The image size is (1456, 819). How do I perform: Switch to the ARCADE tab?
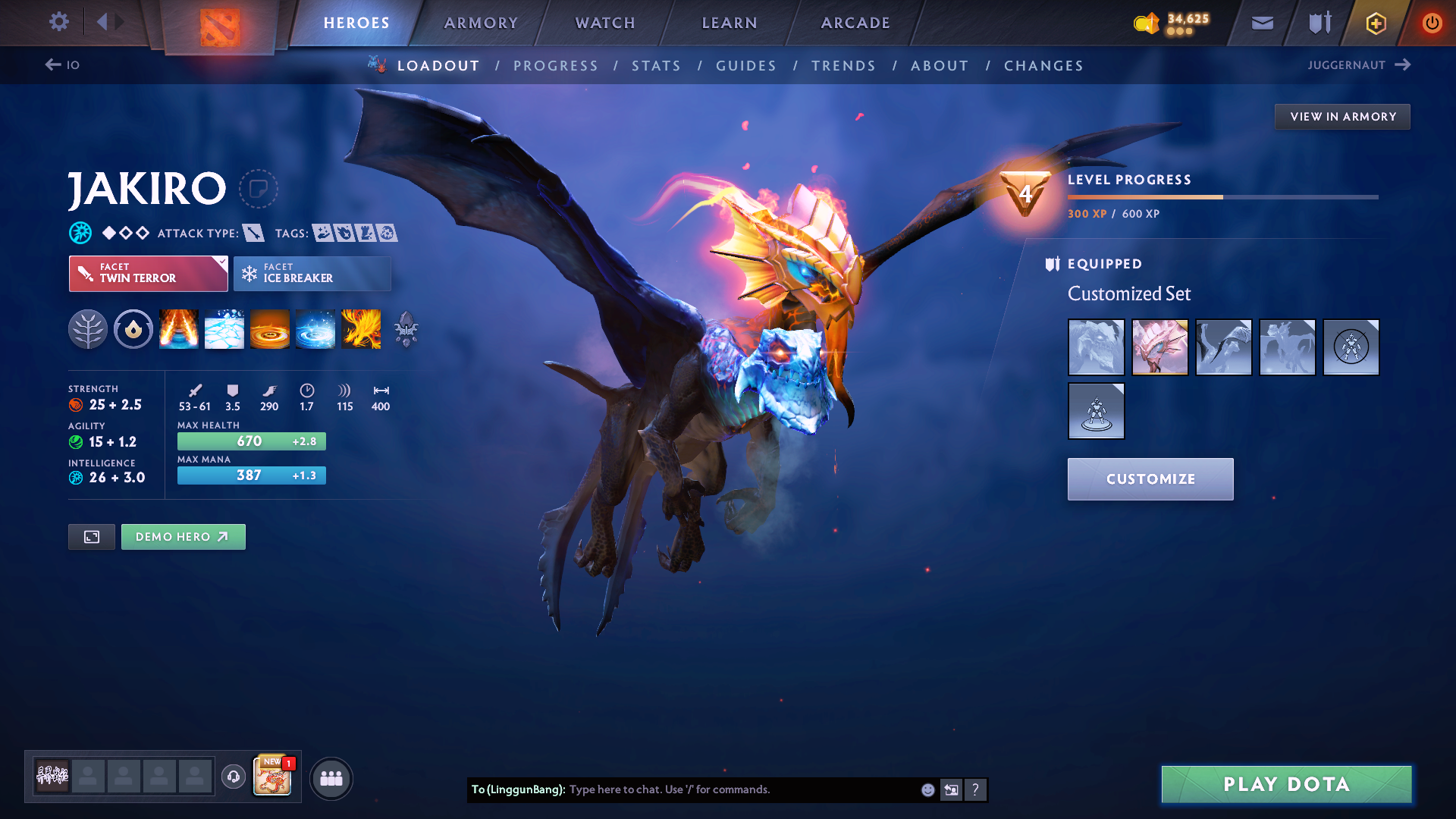coord(854,23)
